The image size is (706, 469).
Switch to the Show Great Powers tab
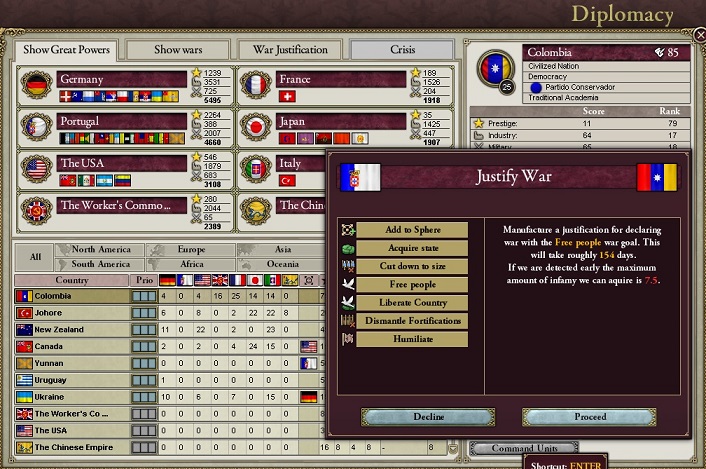click(x=65, y=49)
